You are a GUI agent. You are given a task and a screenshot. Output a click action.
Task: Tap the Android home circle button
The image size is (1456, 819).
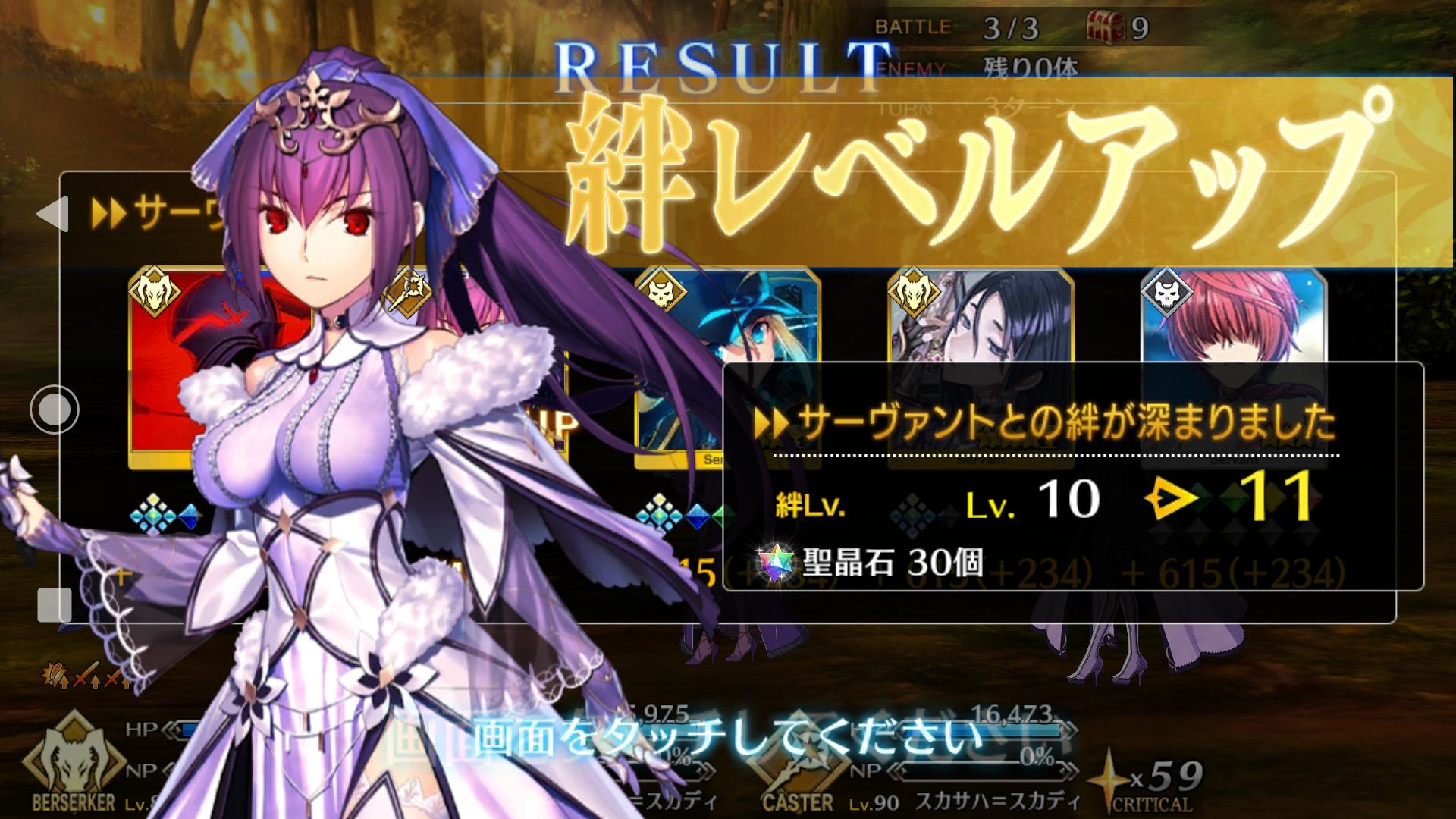(x=55, y=409)
